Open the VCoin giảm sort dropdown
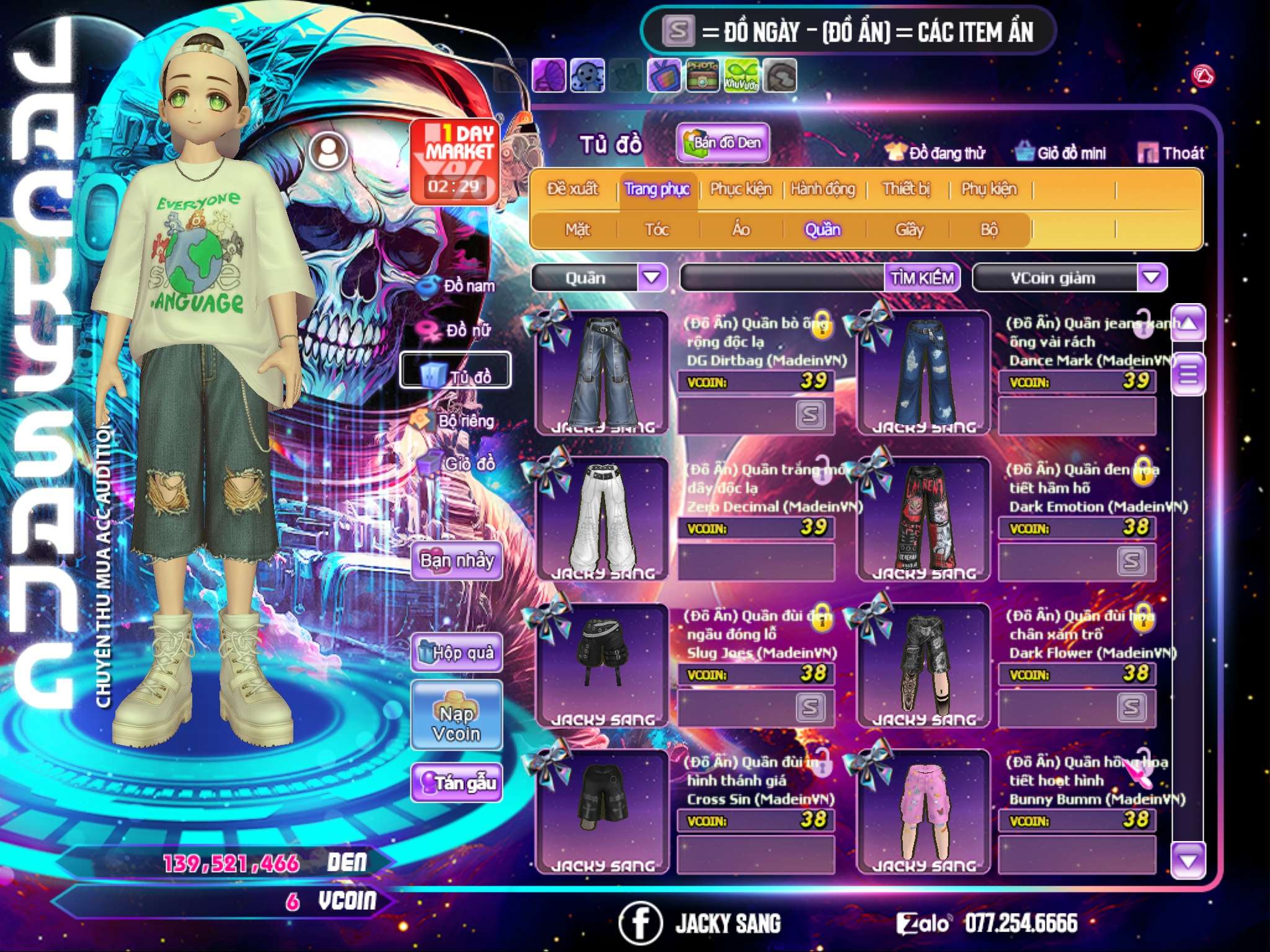The image size is (1270, 952). (1152, 278)
